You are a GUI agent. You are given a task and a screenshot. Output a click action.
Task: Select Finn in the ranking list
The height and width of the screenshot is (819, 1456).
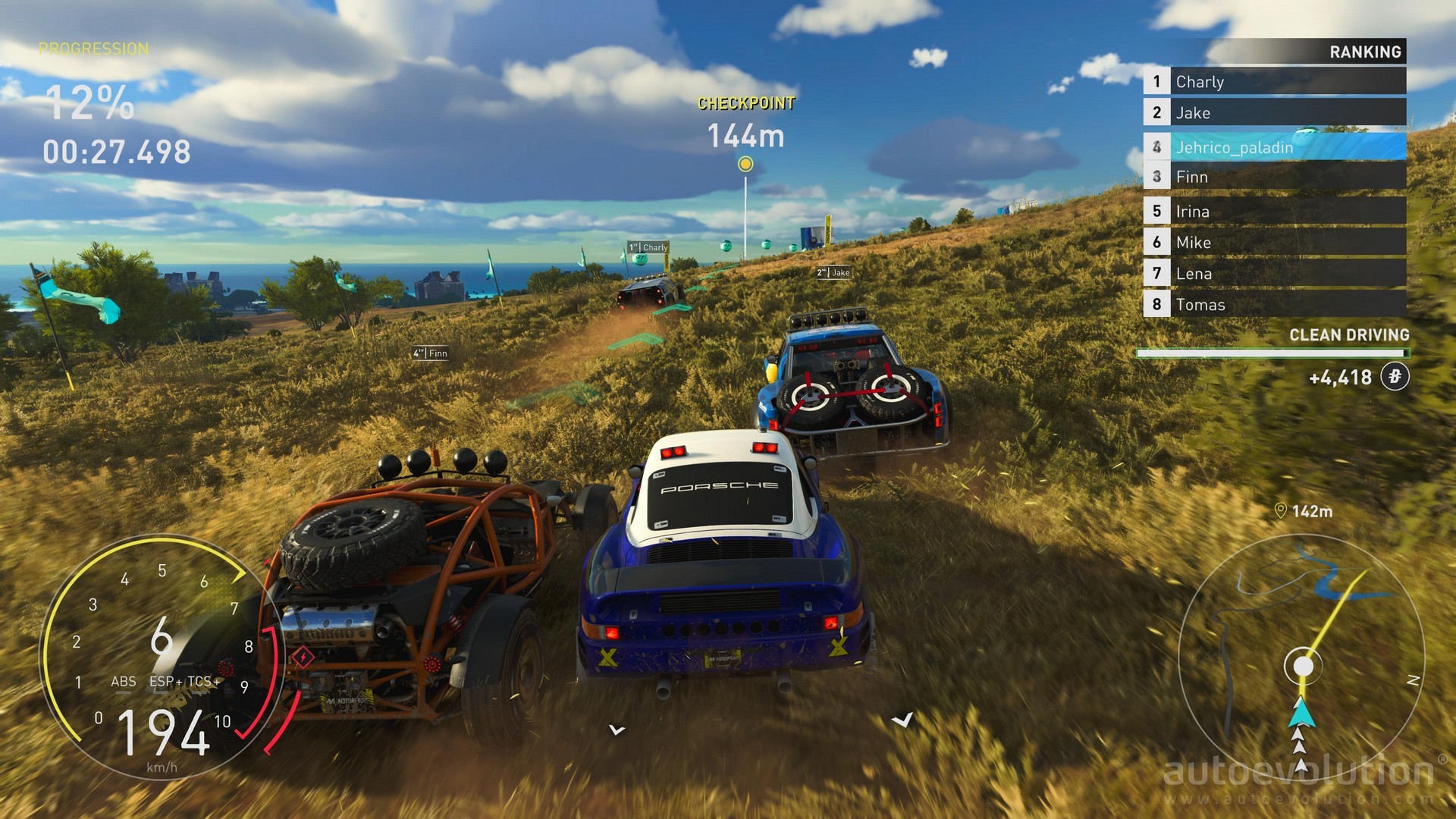pyautogui.click(x=1274, y=177)
